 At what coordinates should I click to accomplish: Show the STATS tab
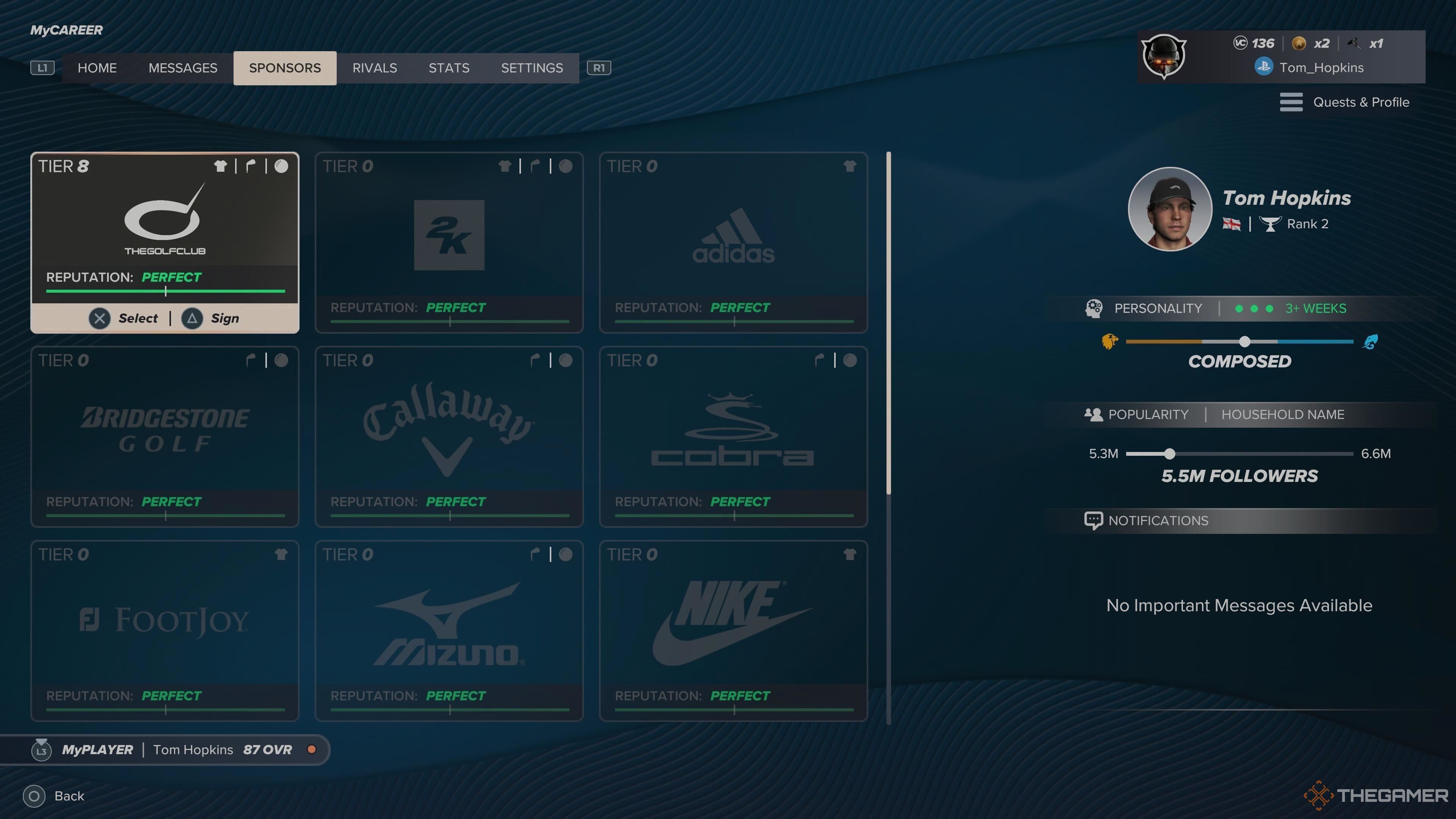(x=449, y=68)
